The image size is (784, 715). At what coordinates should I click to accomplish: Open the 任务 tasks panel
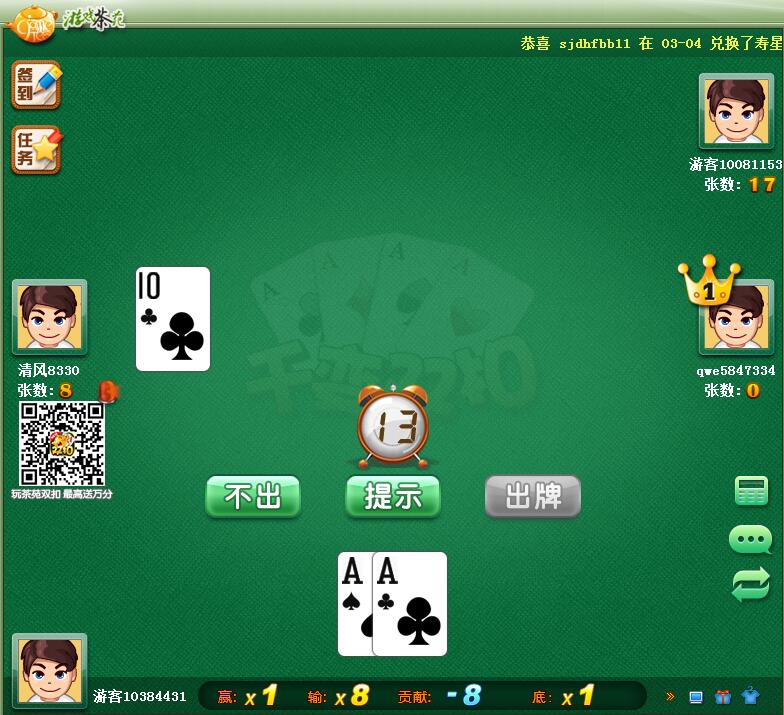(x=36, y=150)
